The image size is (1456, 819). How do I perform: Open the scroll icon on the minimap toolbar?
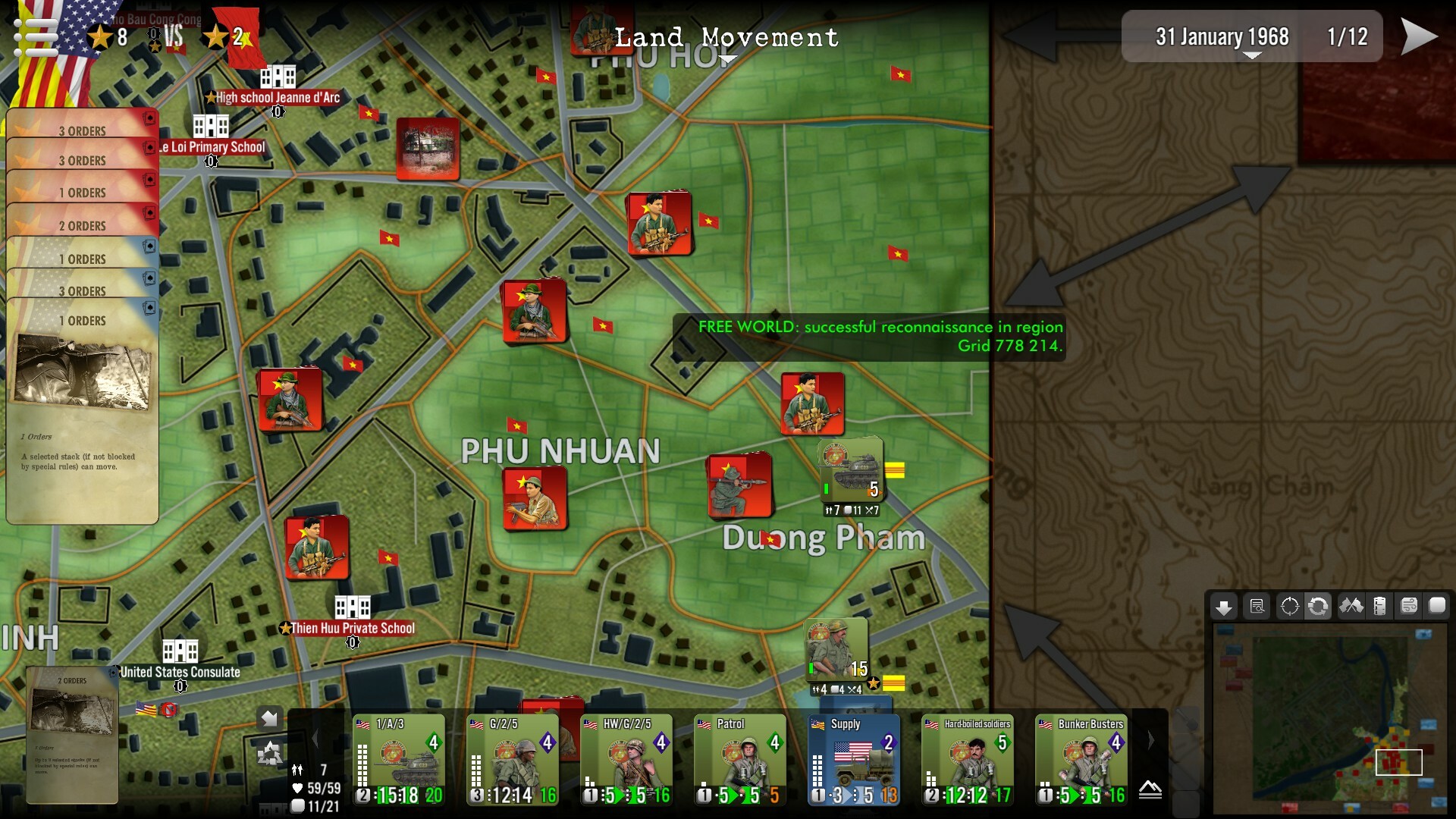(x=1410, y=607)
